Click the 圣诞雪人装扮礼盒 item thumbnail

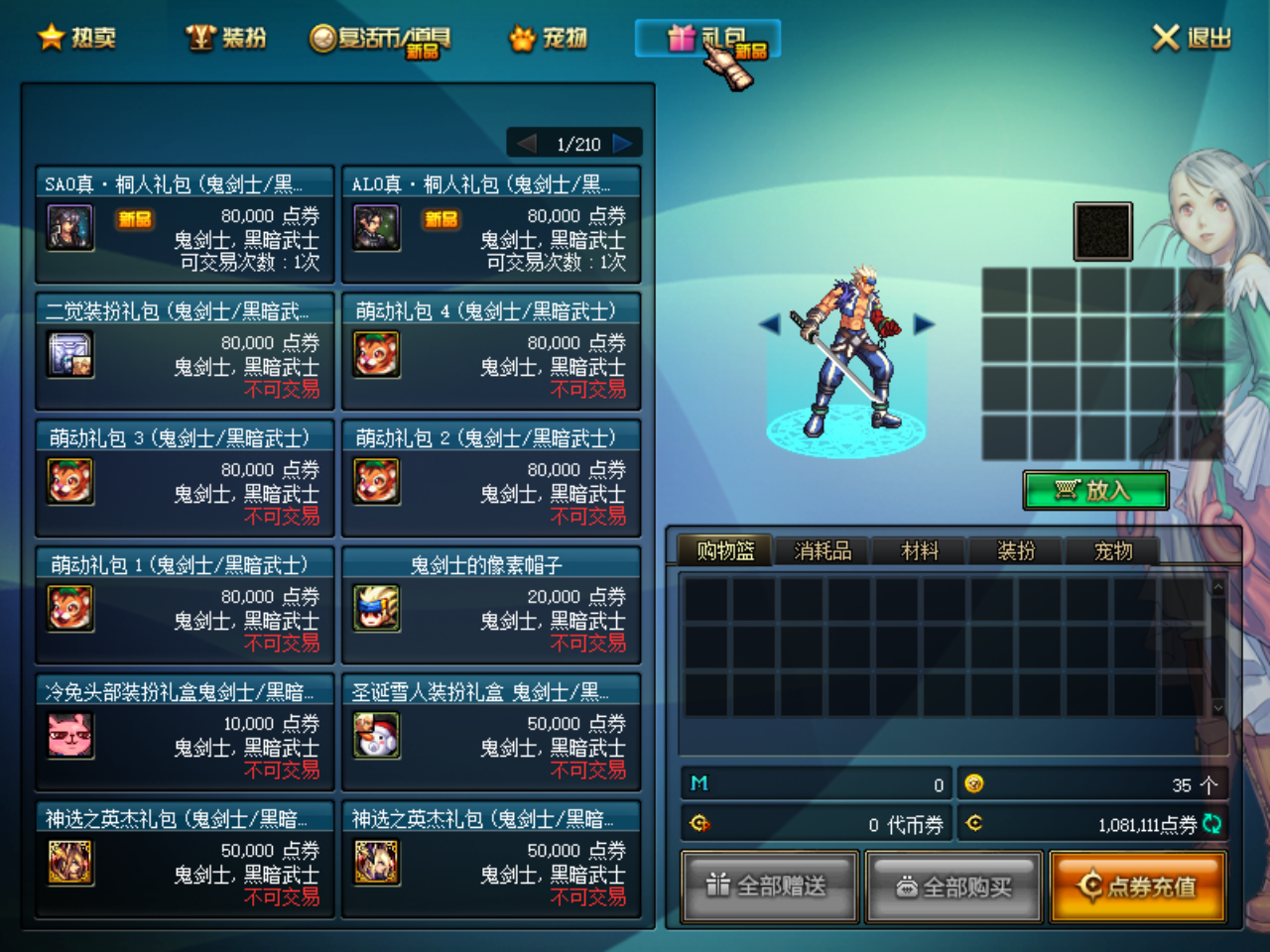[376, 735]
